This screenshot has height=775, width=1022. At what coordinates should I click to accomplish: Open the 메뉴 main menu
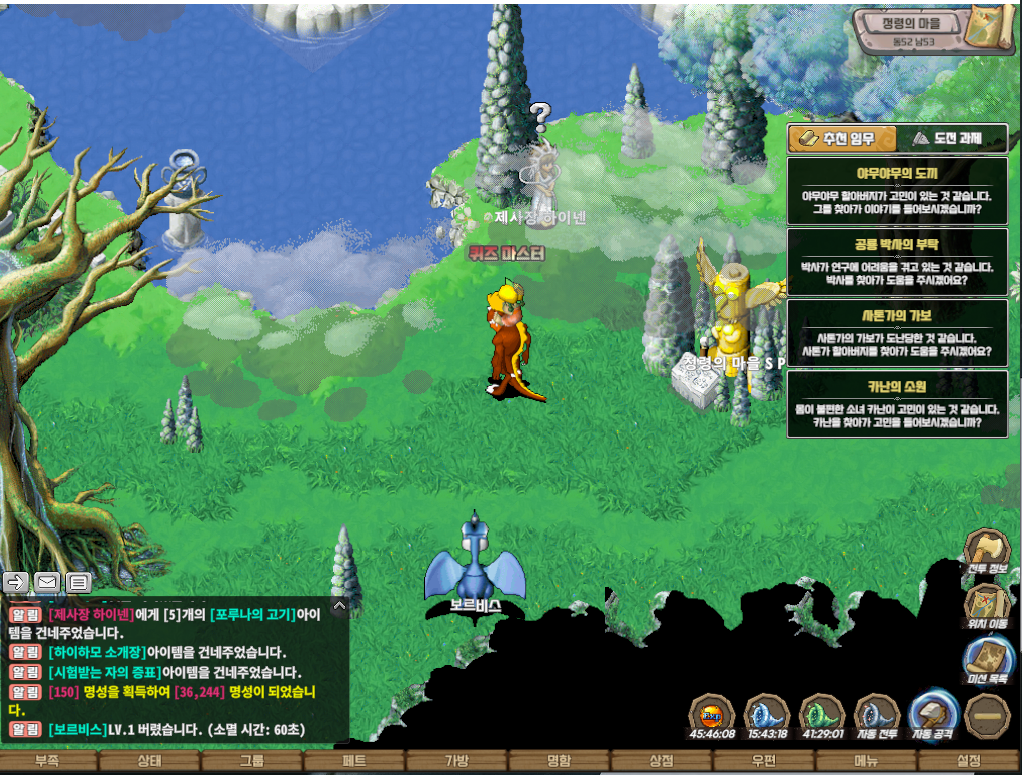pos(866,762)
